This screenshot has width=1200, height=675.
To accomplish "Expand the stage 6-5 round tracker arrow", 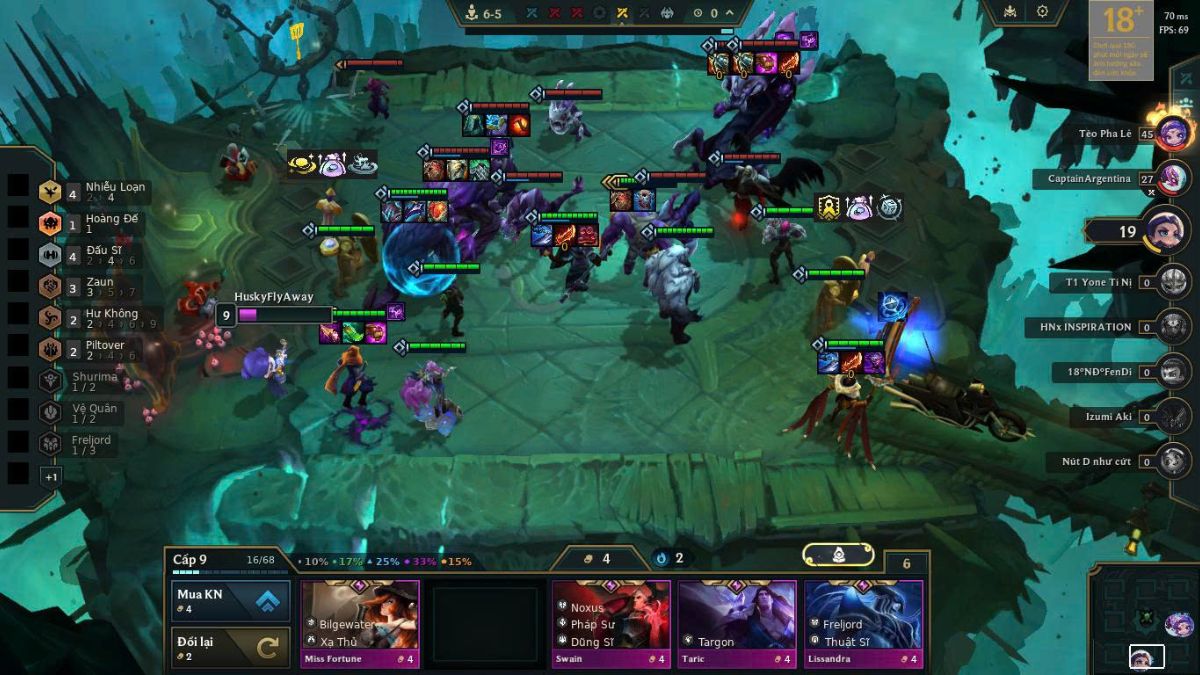I will coord(730,13).
